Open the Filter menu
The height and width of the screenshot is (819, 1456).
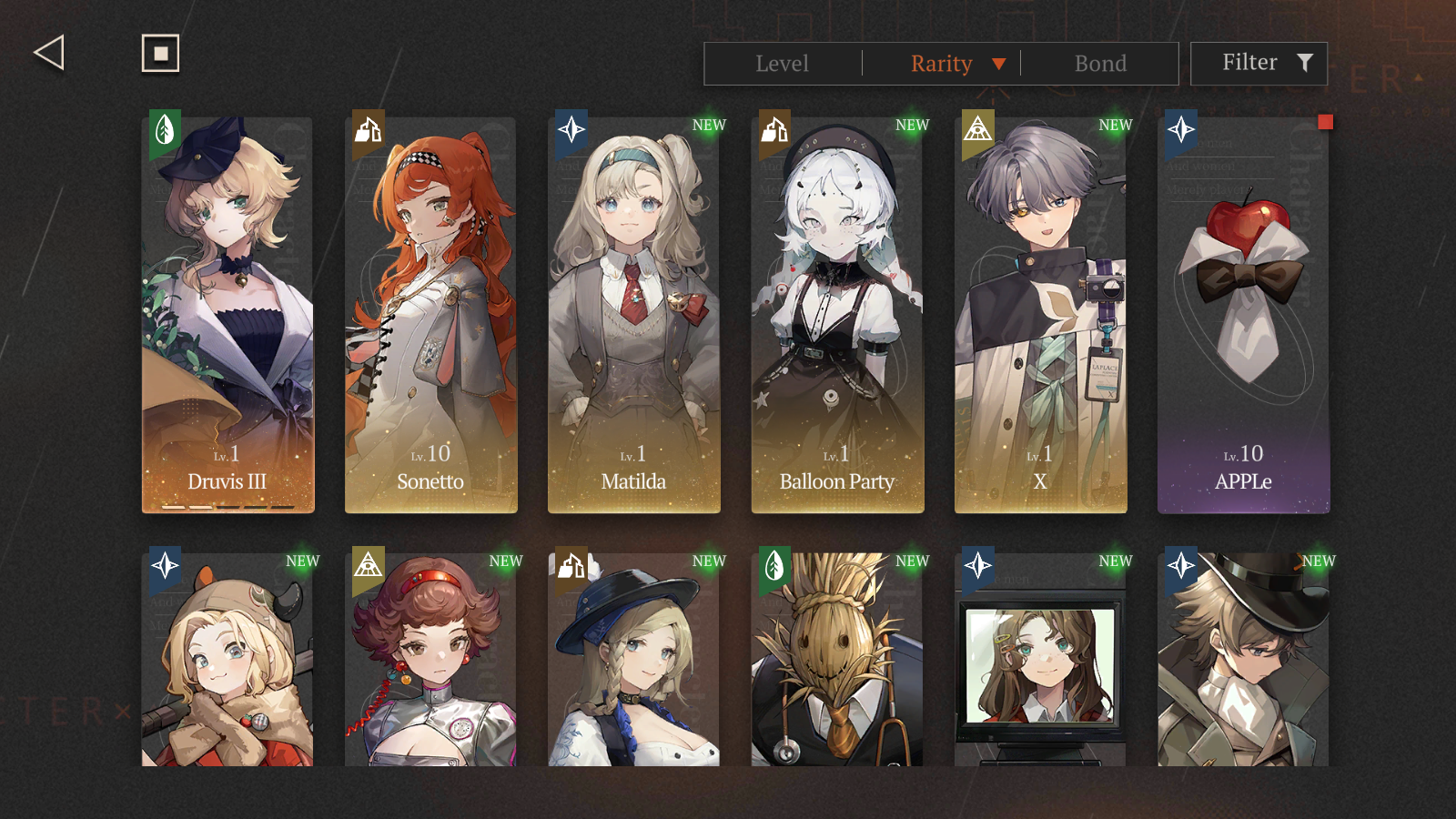1259,63
